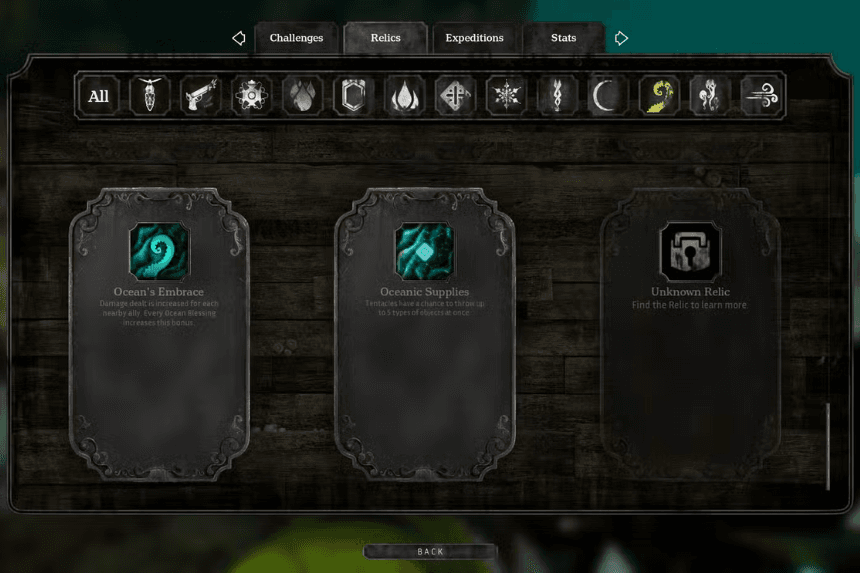Go back with the BACK button
The height and width of the screenshot is (573, 860).
pos(430,551)
